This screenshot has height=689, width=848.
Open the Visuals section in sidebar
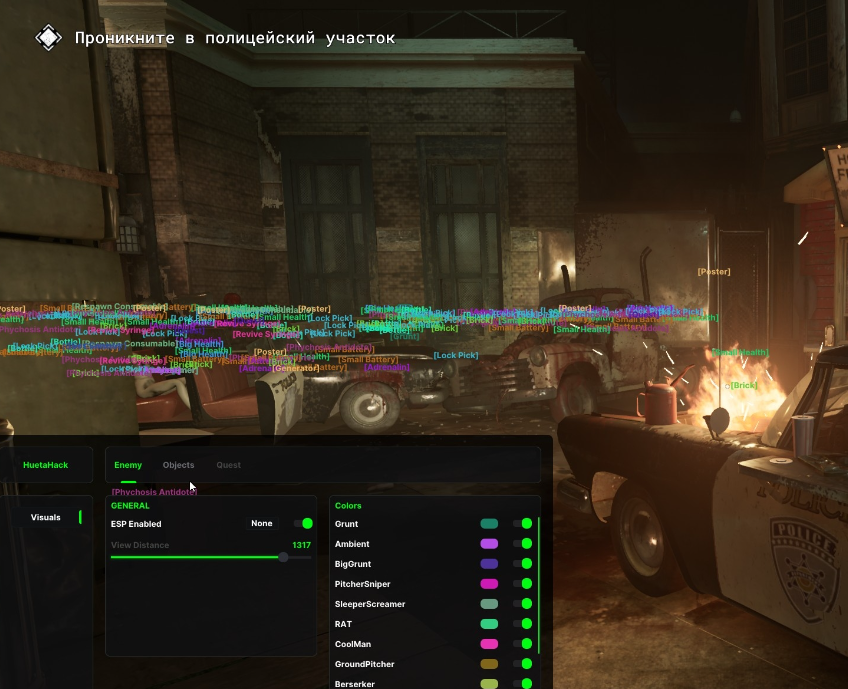[46, 517]
